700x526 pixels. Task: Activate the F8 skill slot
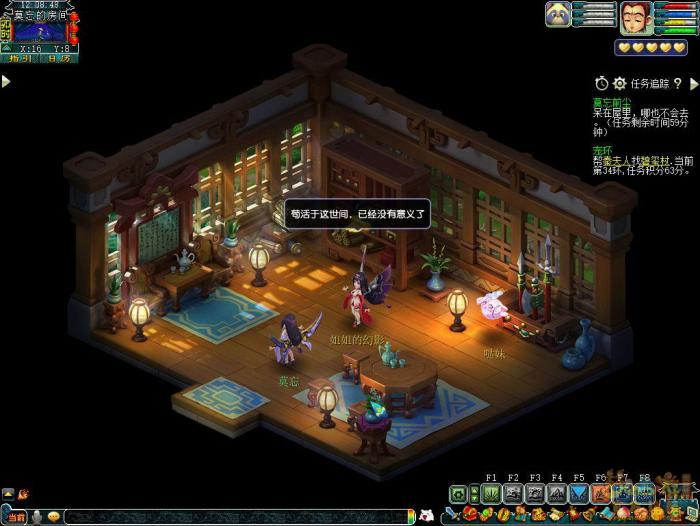point(645,493)
